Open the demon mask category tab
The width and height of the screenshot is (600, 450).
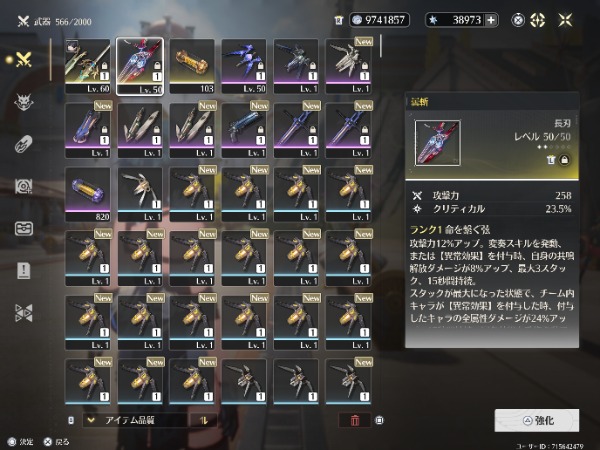pos(24,102)
